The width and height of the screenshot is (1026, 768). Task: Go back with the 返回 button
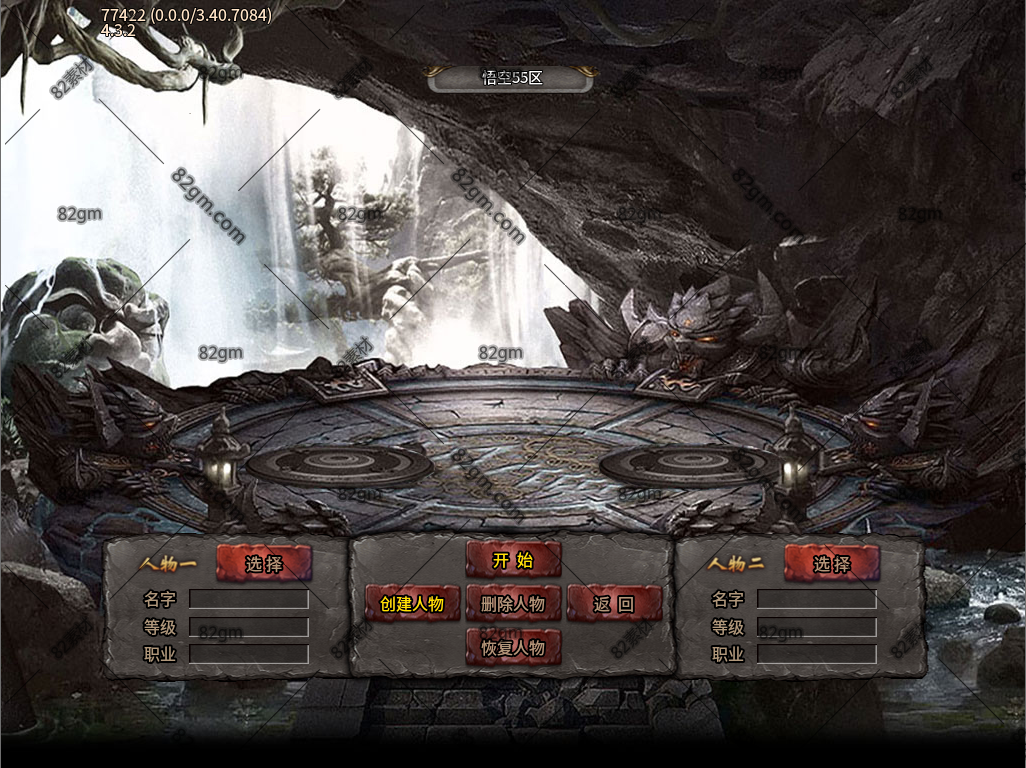(614, 604)
